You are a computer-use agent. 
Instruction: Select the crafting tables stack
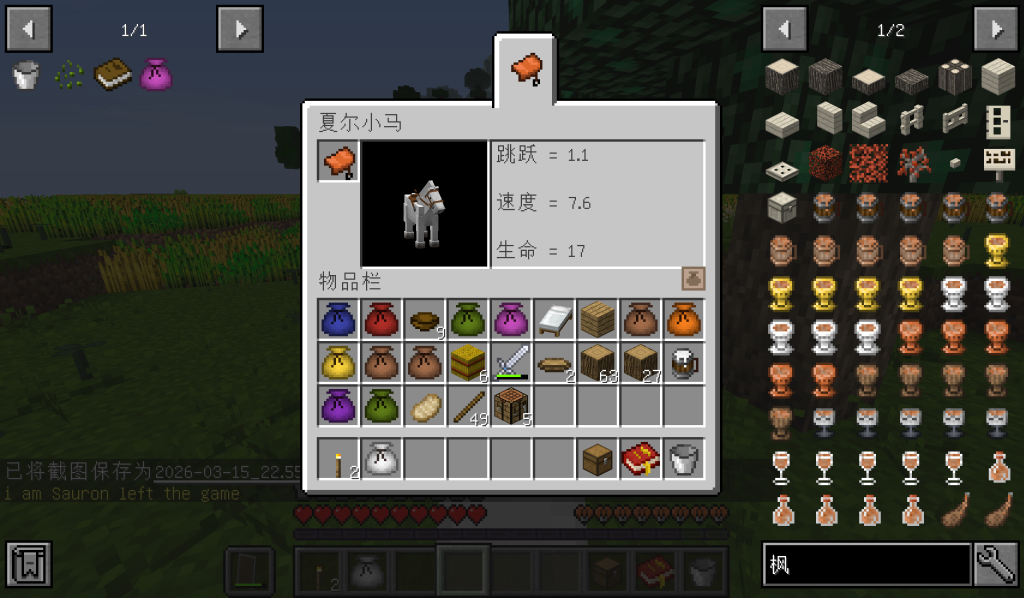coord(511,405)
